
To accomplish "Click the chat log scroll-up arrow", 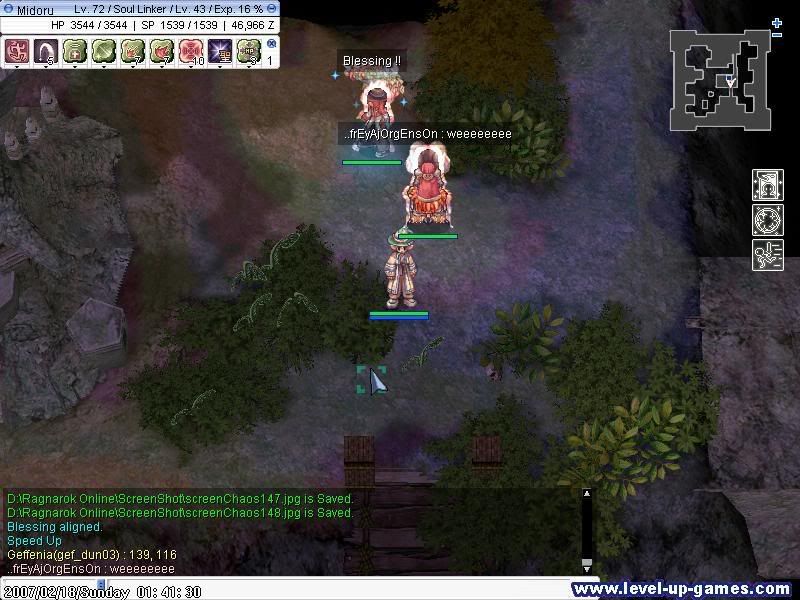I will (x=586, y=494).
